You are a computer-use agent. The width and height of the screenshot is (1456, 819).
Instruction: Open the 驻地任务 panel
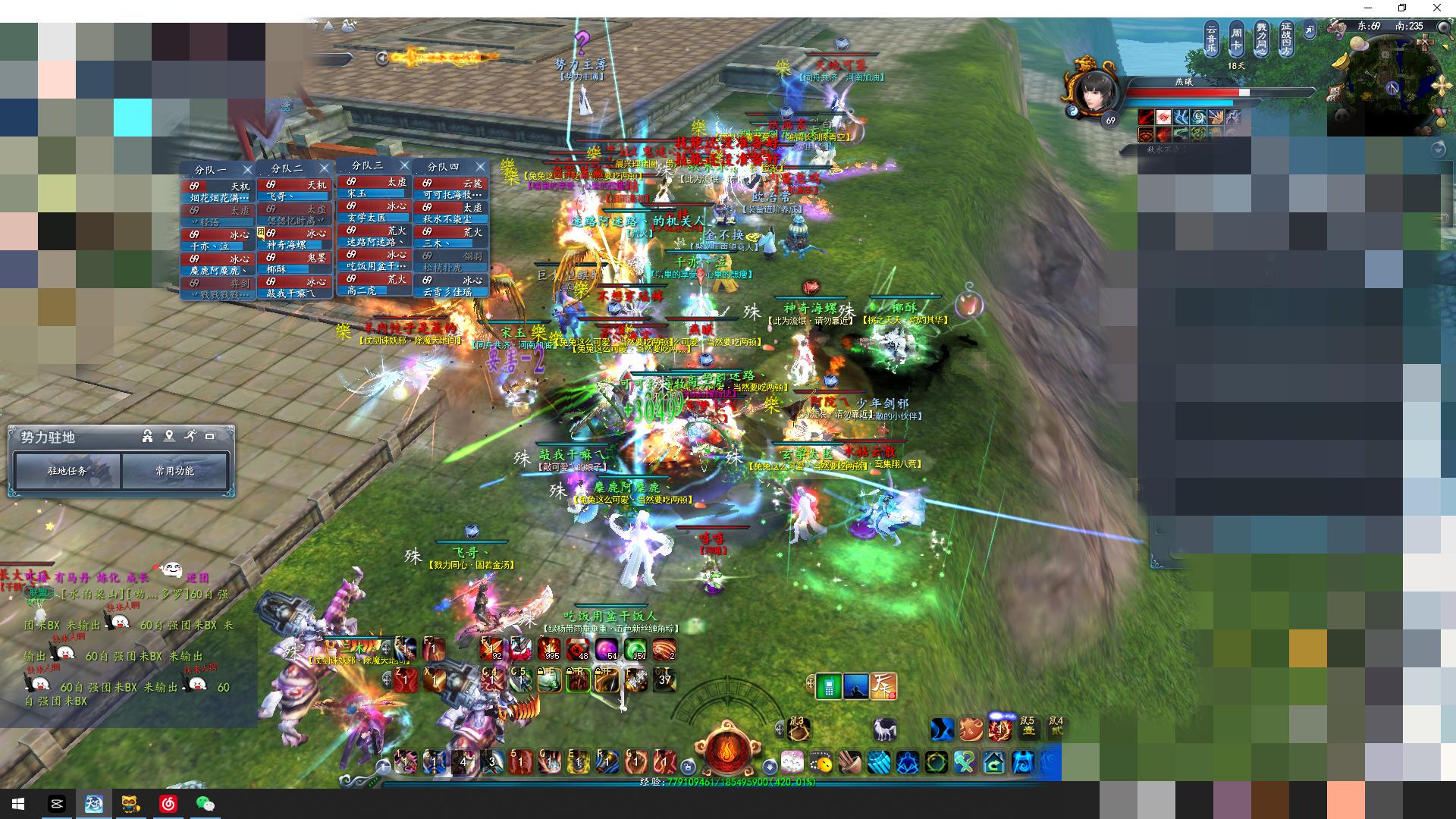point(67,471)
